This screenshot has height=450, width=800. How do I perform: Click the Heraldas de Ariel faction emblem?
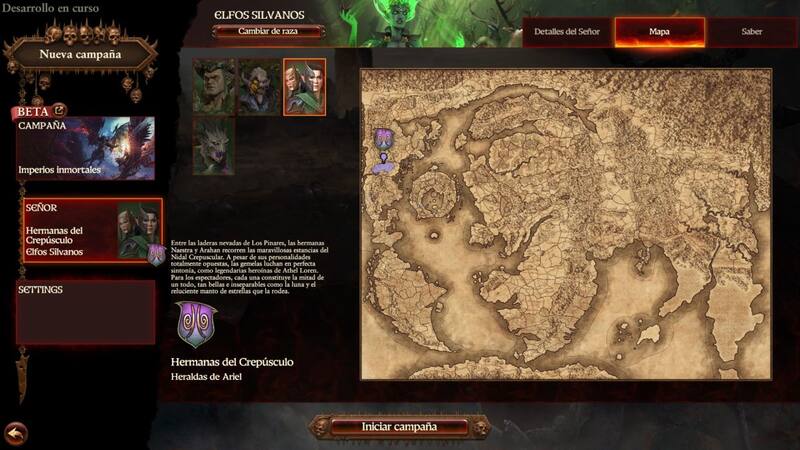[x=195, y=325]
